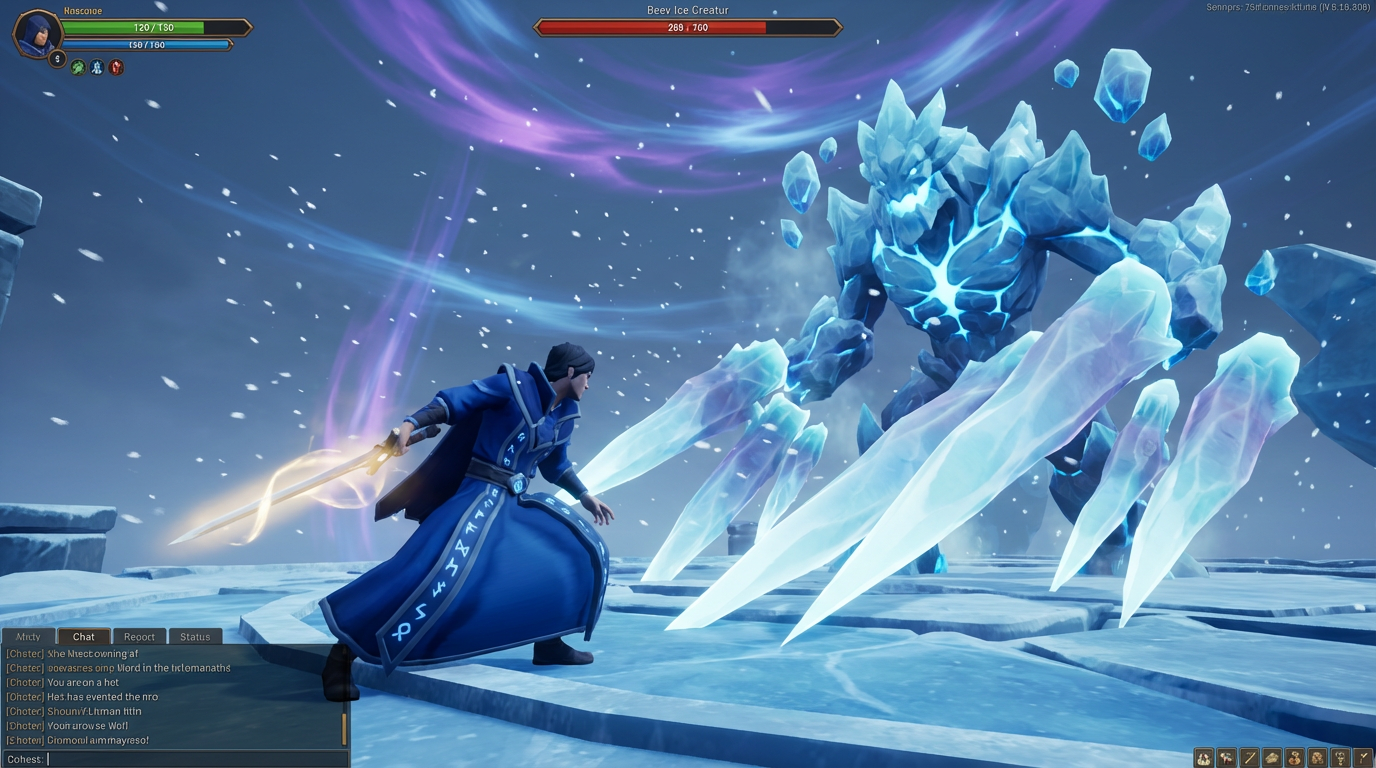Image resolution: width=1376 pixels, height=768 pixels.
Task: Open the diagonal wand icon in toolbar
Action: [x=1250, y=758]
